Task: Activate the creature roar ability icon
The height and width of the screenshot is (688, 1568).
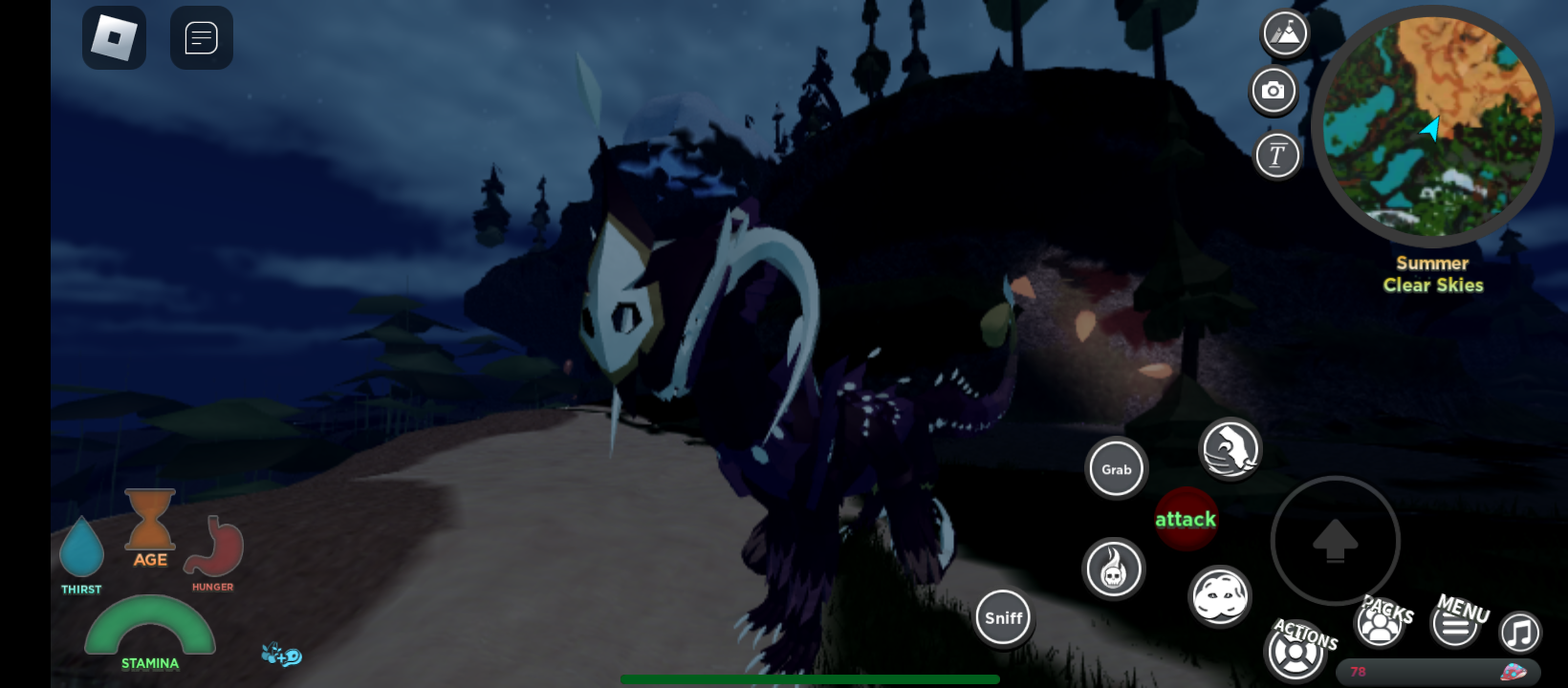Action: (1230, 448)
